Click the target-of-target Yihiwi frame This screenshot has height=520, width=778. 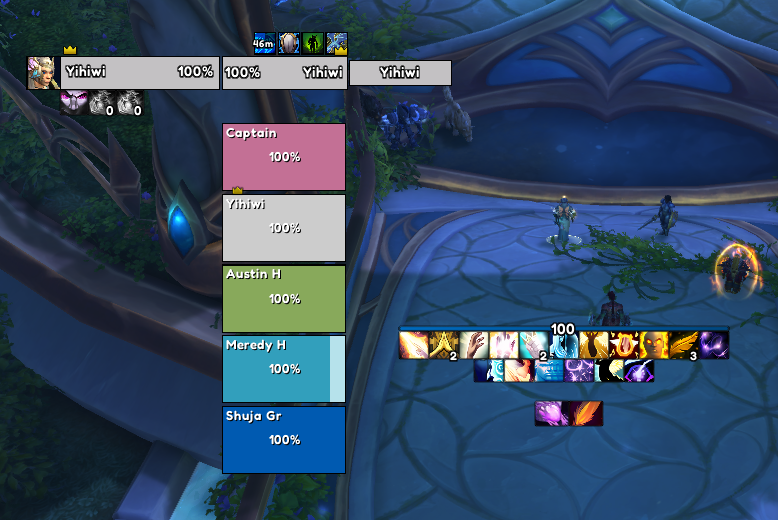(400, 73)
